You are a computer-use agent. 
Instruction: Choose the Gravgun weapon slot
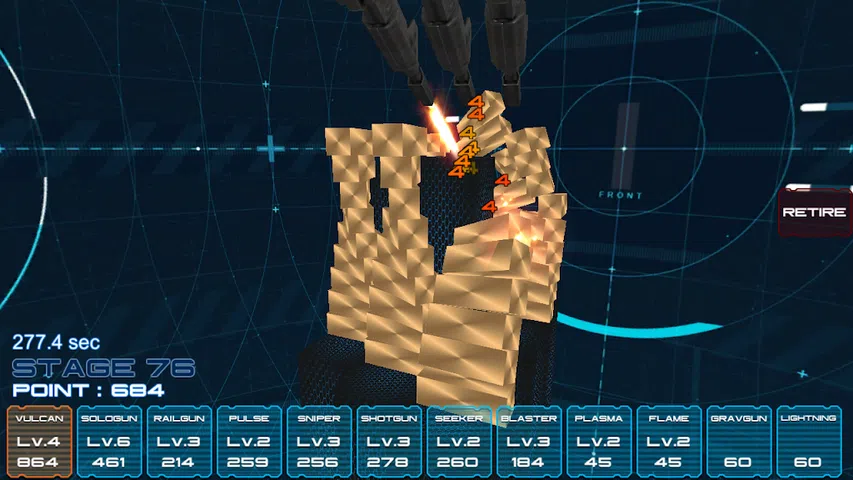coord(738,441)
